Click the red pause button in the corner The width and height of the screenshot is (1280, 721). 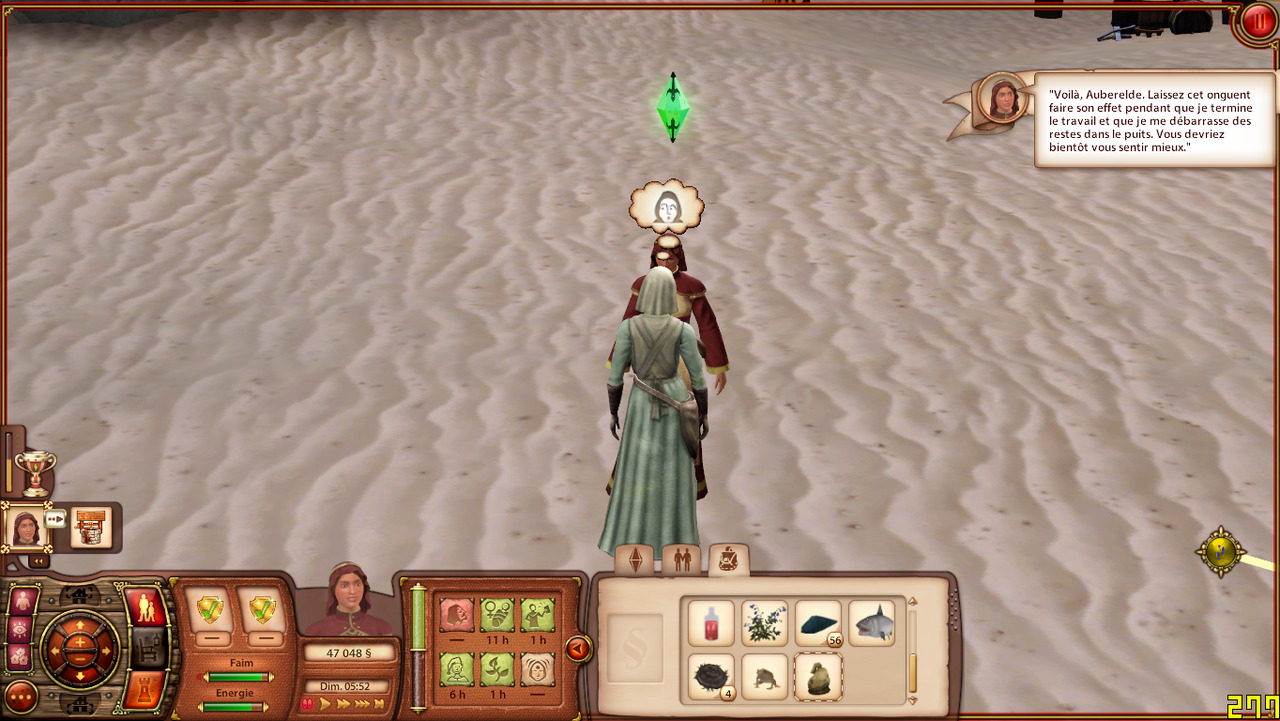click(1256, 22)
